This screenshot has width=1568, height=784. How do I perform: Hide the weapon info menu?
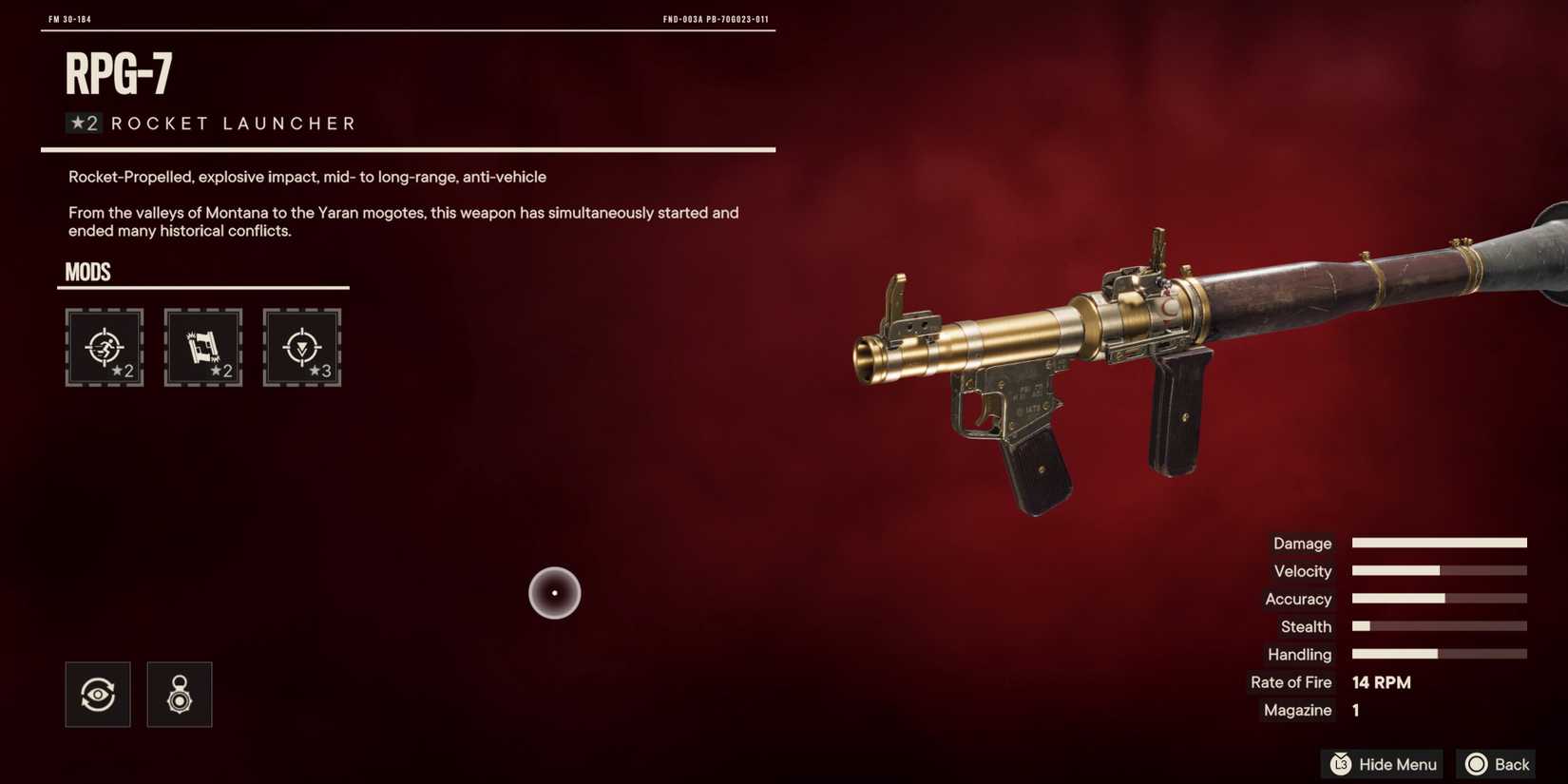pos(1383,764)
